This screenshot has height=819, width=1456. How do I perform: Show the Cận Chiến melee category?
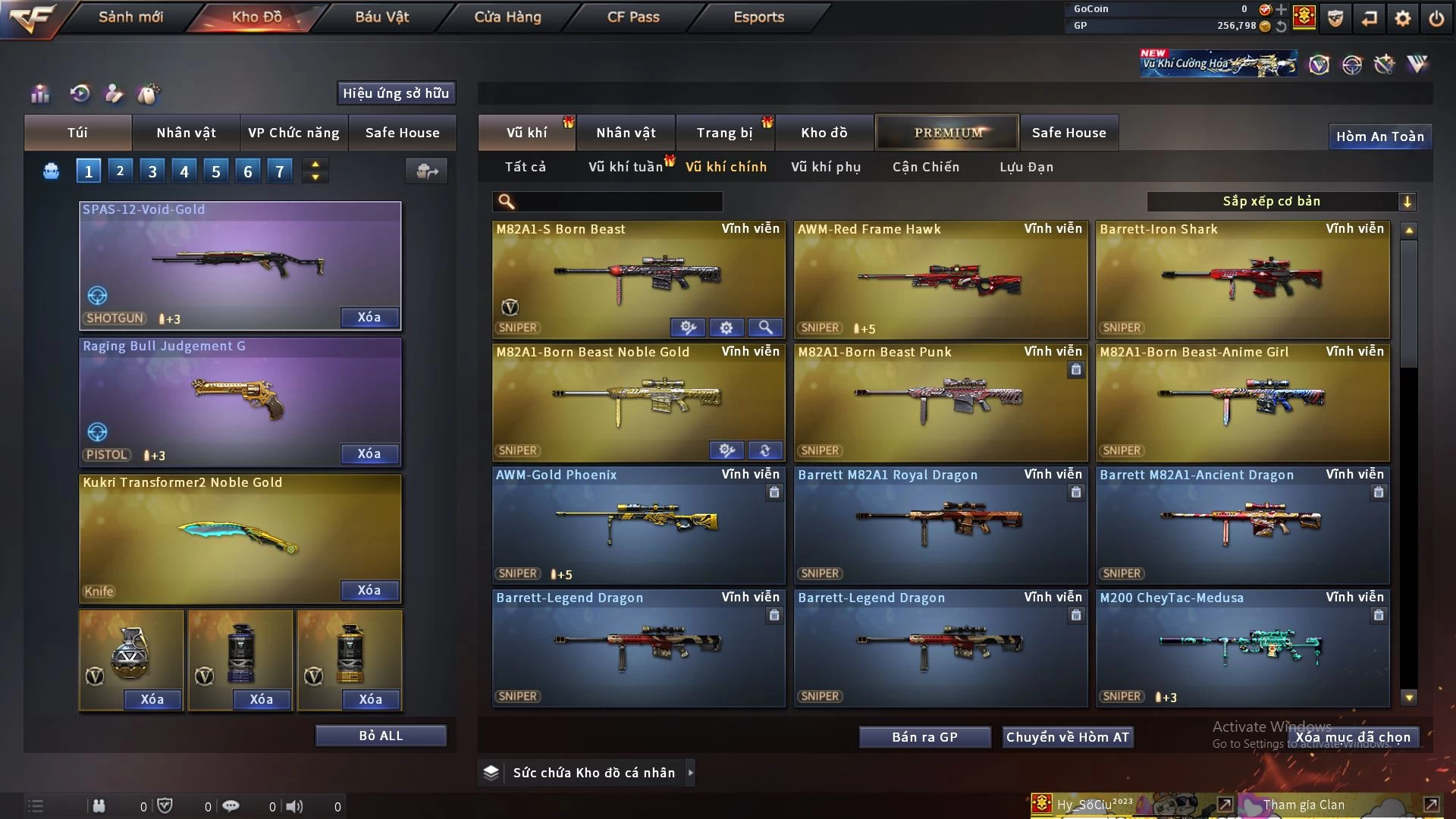(x=925, y=167)
